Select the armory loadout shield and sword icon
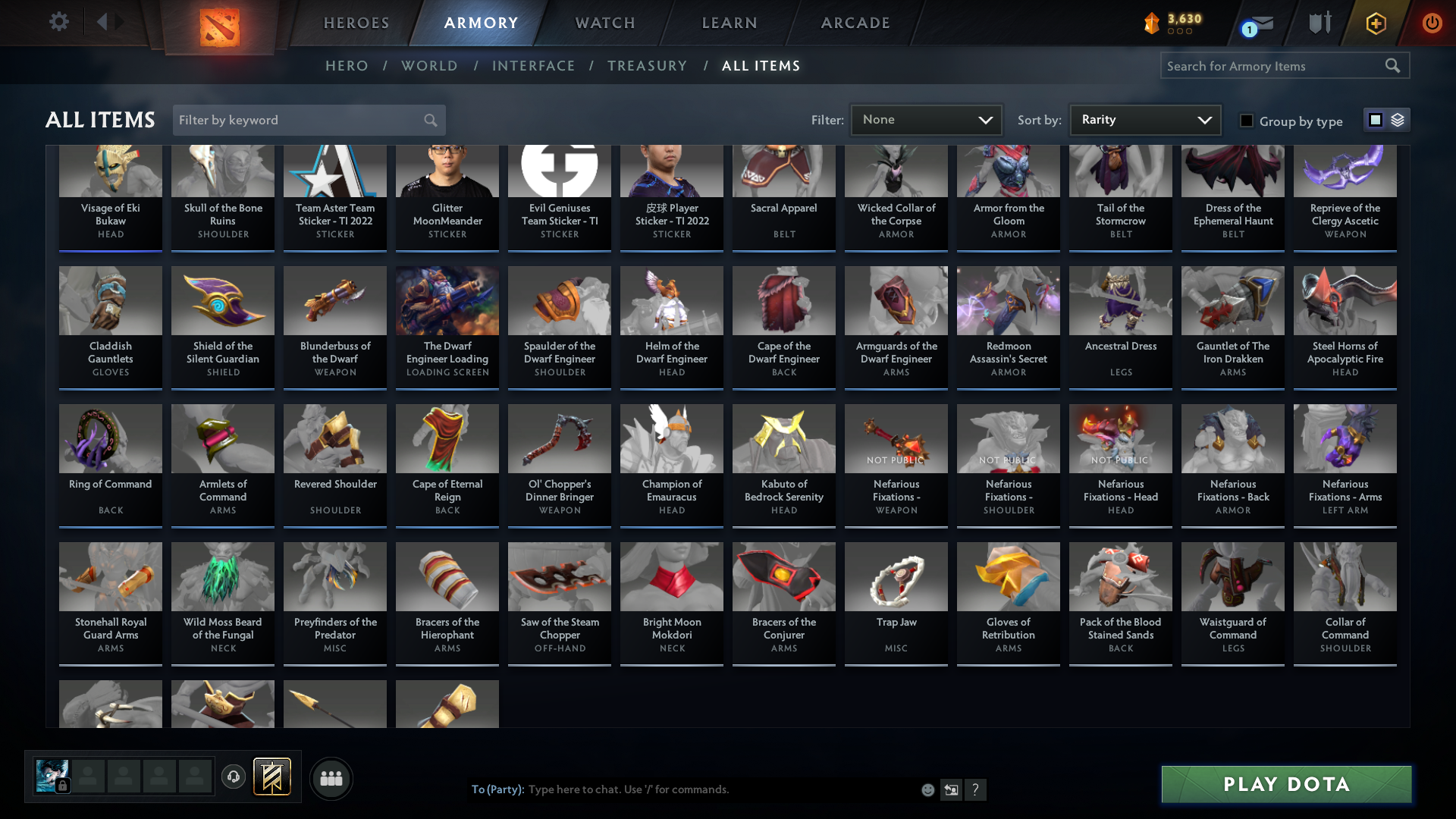This screenshot has width=1456, height=819. click(1319, 23)
